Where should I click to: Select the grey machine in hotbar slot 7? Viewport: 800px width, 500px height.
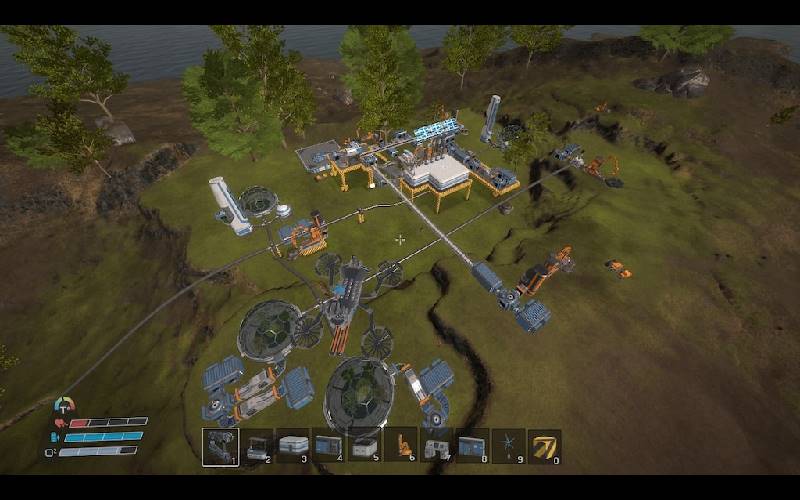coord(436,446)
